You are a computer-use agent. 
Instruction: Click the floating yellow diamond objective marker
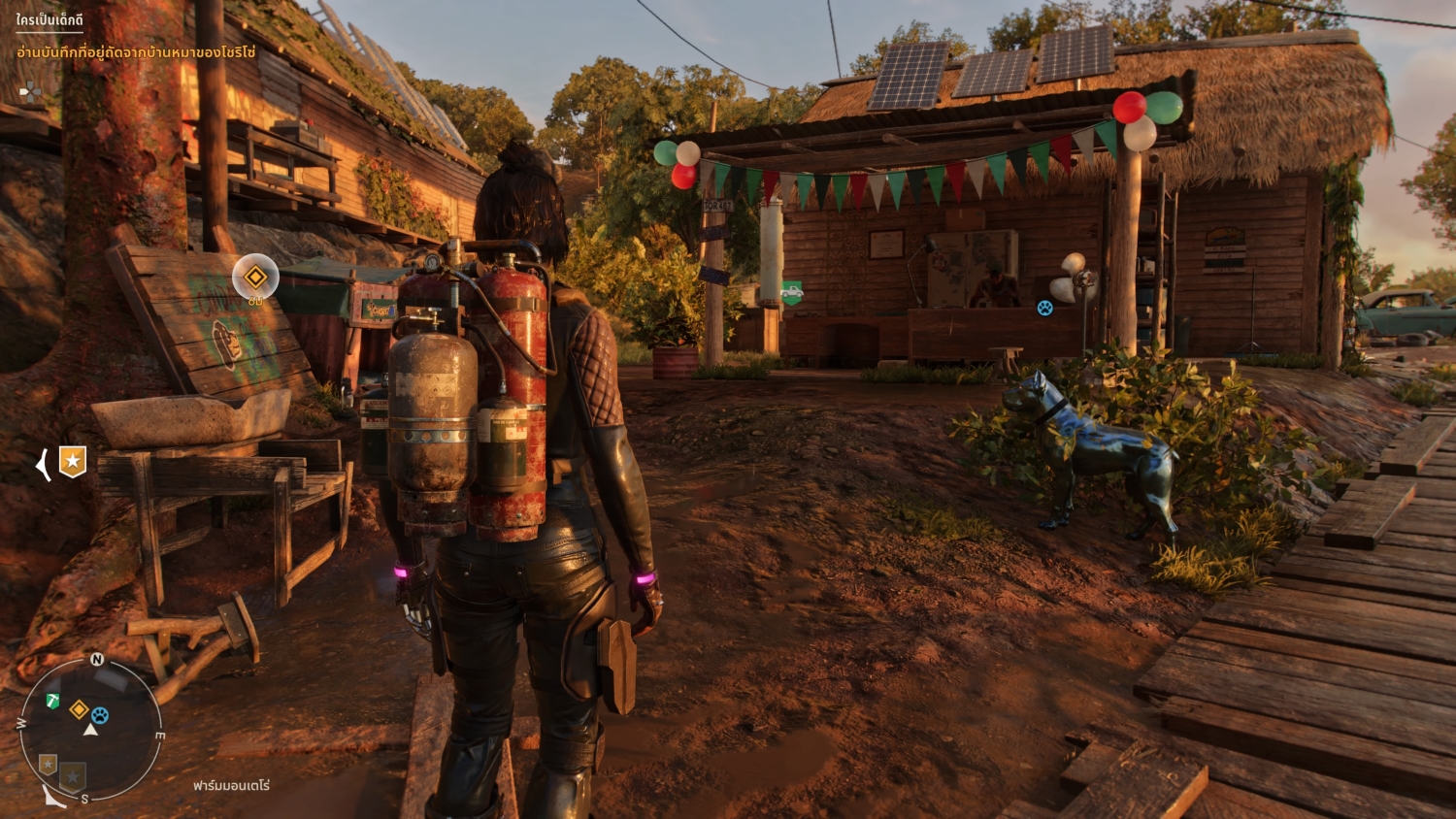coord(255,278)
